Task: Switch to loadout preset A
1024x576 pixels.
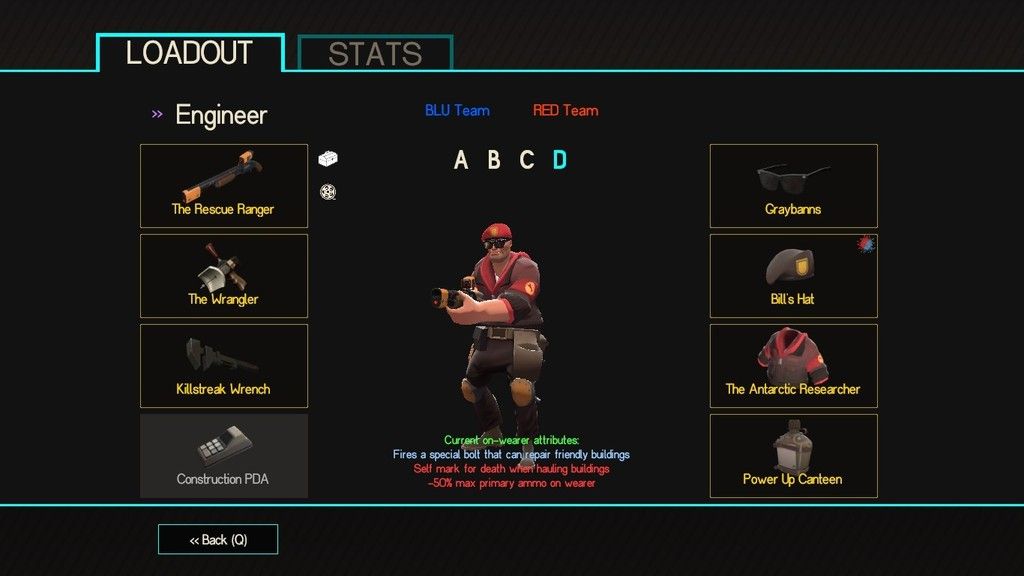Action: [x=461, y=160]
